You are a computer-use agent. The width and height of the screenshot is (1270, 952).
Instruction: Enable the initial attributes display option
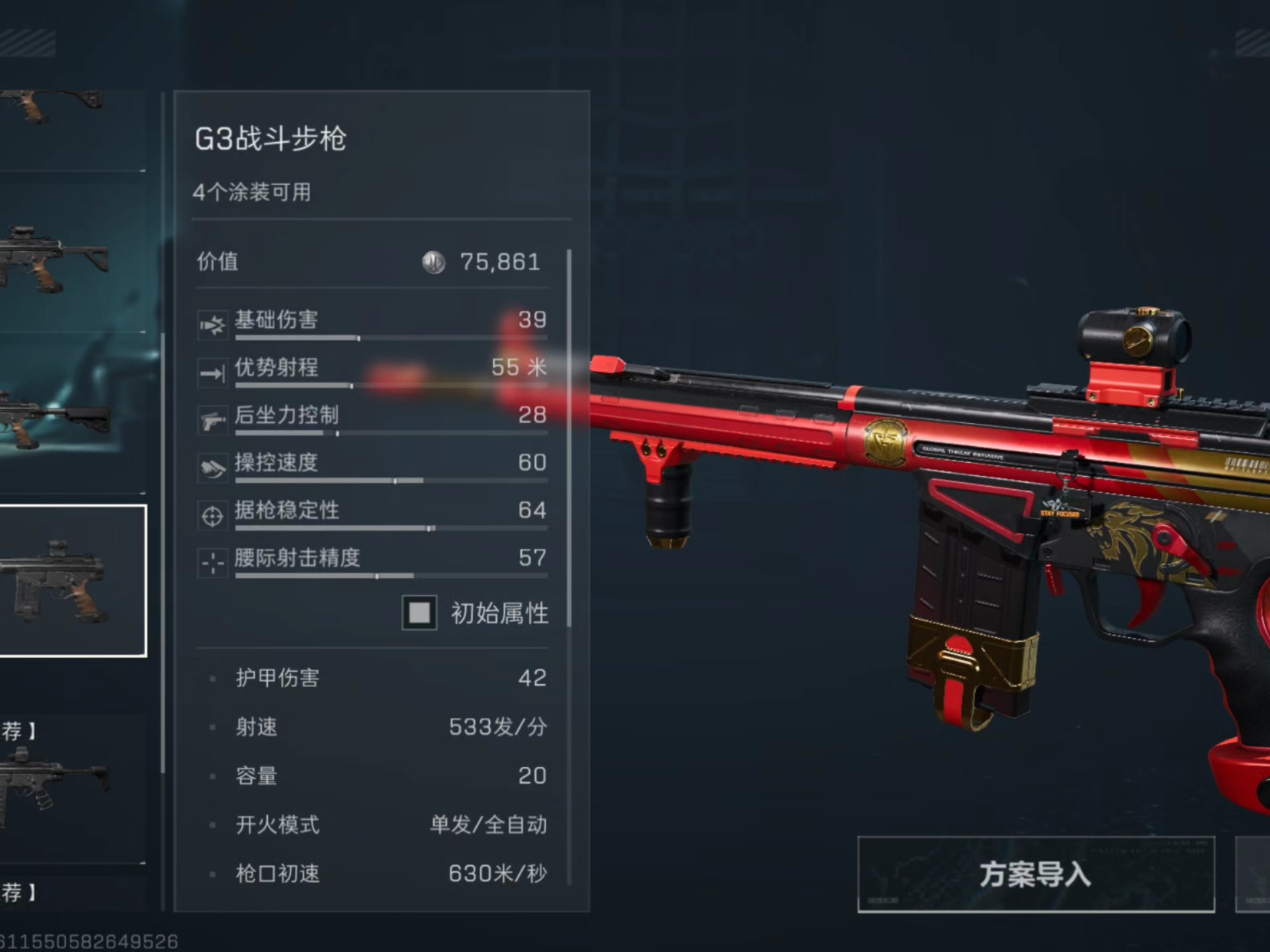(x=418, y=614)
